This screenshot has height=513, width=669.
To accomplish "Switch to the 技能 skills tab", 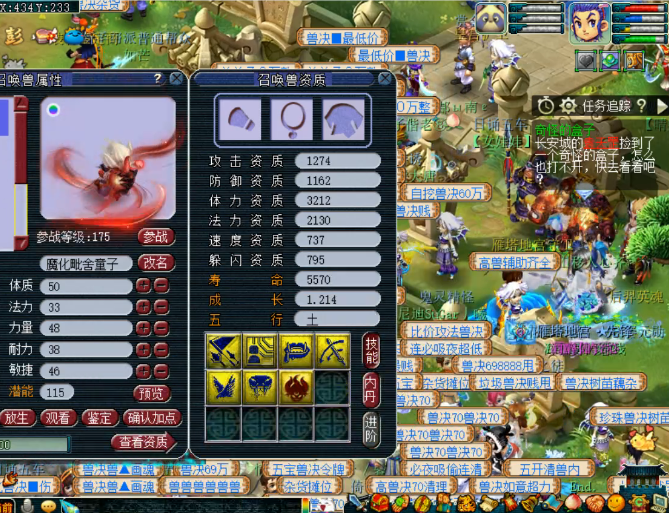I will pyautogui.click(x=371, y=347).
